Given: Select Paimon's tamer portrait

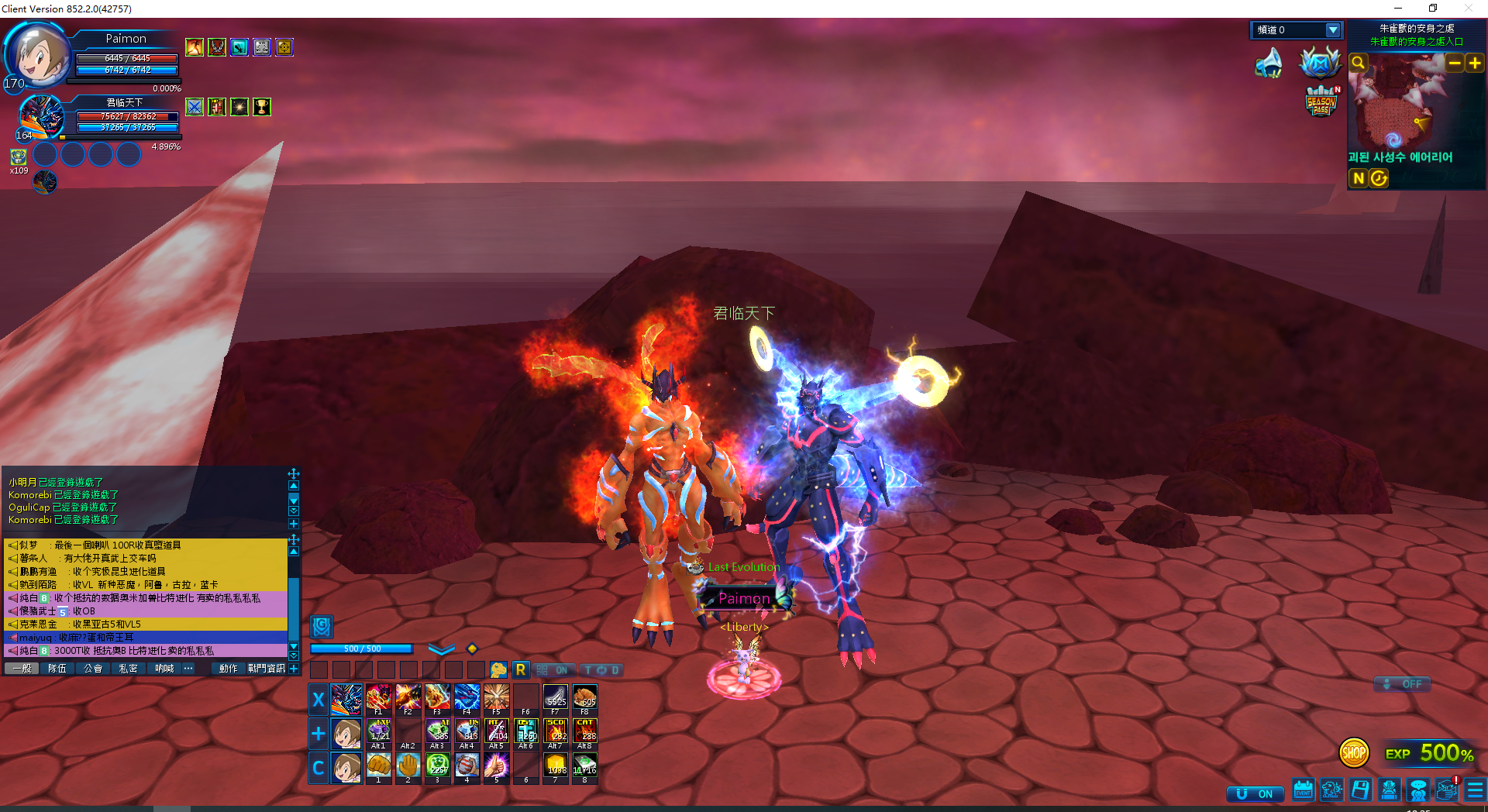Looking at the screenshot, I should click(37, 54).
